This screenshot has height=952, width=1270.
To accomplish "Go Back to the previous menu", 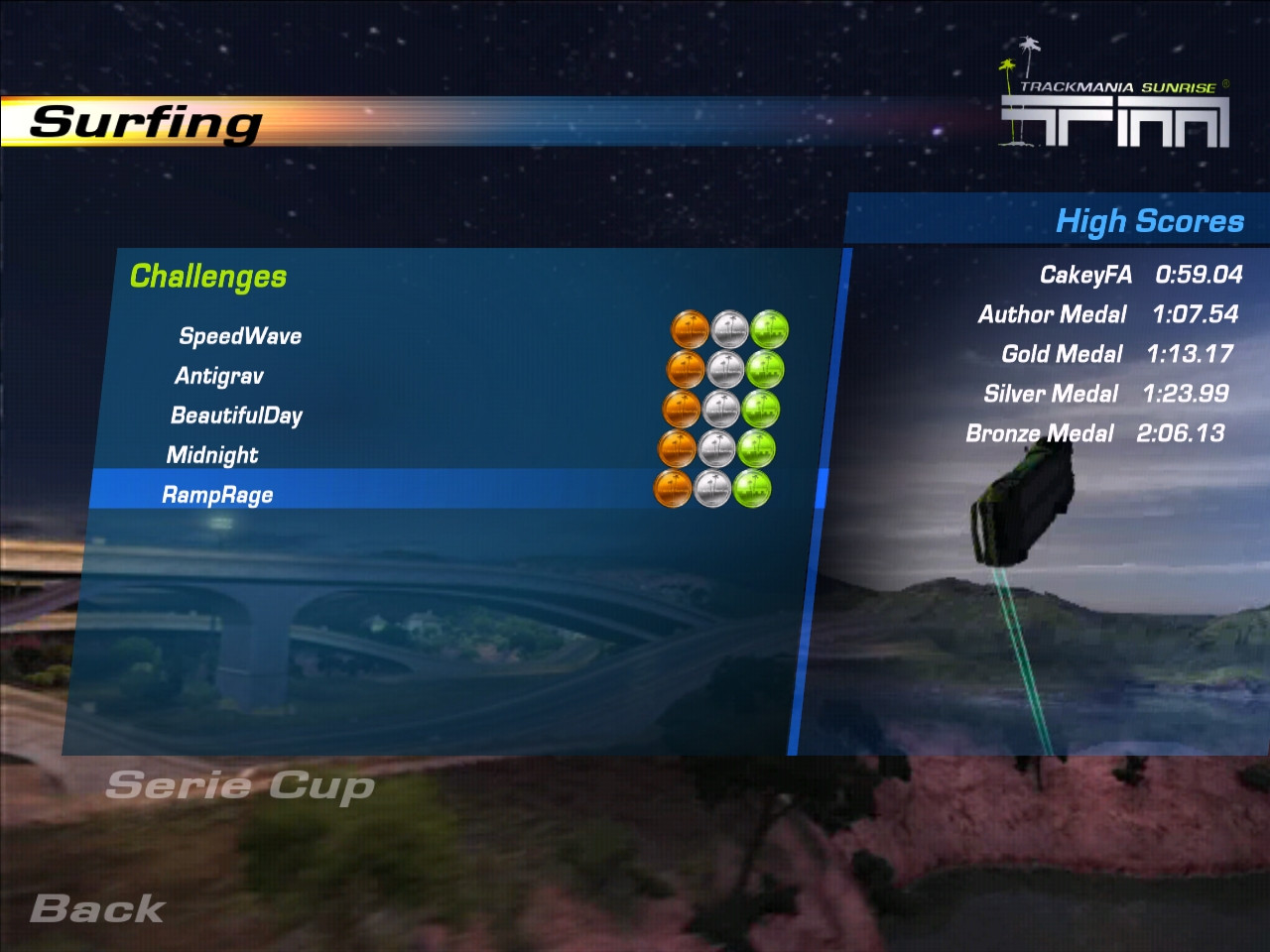I will point(97,908).
